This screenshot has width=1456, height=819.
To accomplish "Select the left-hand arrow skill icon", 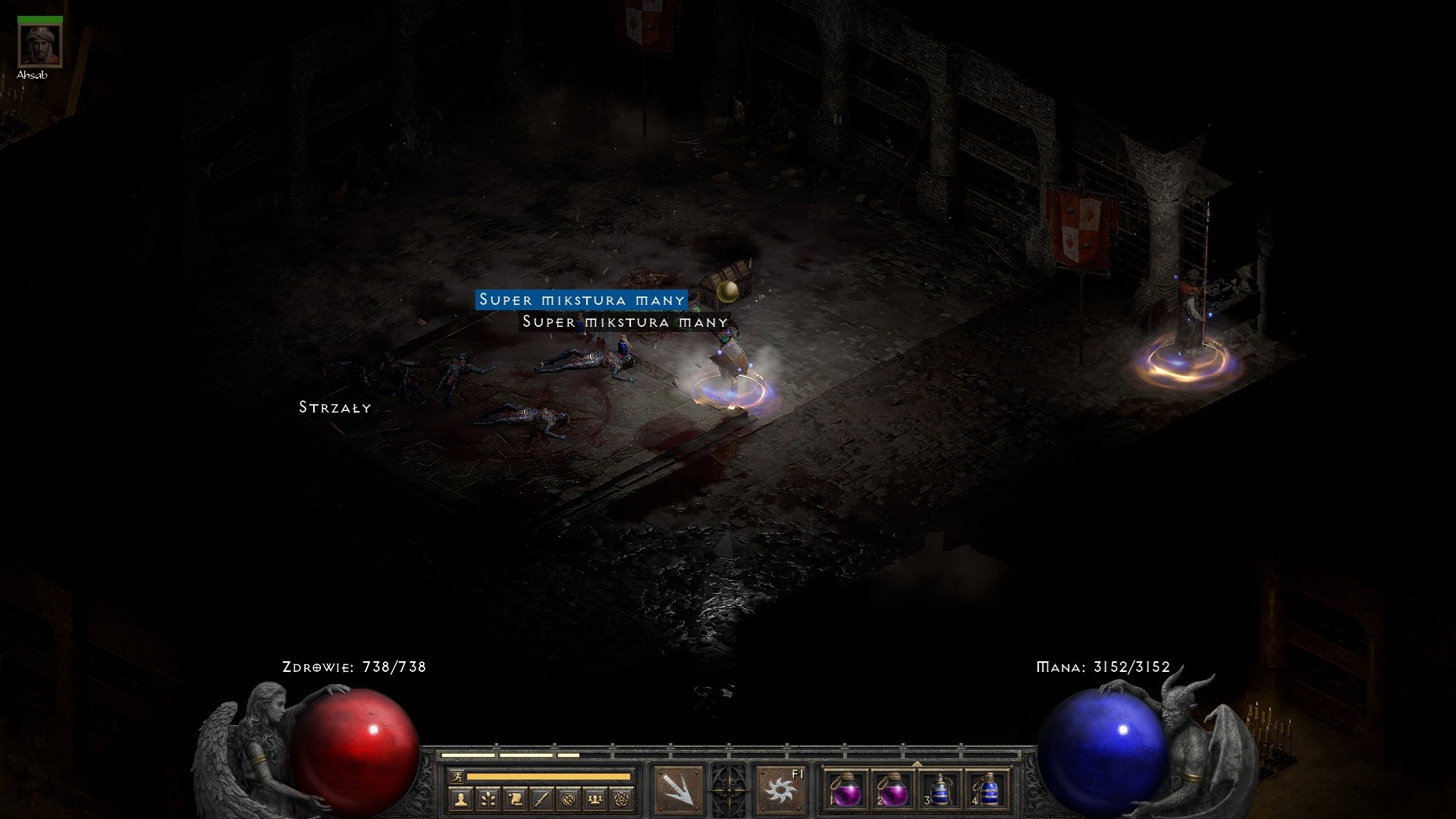I will [677, 789].
